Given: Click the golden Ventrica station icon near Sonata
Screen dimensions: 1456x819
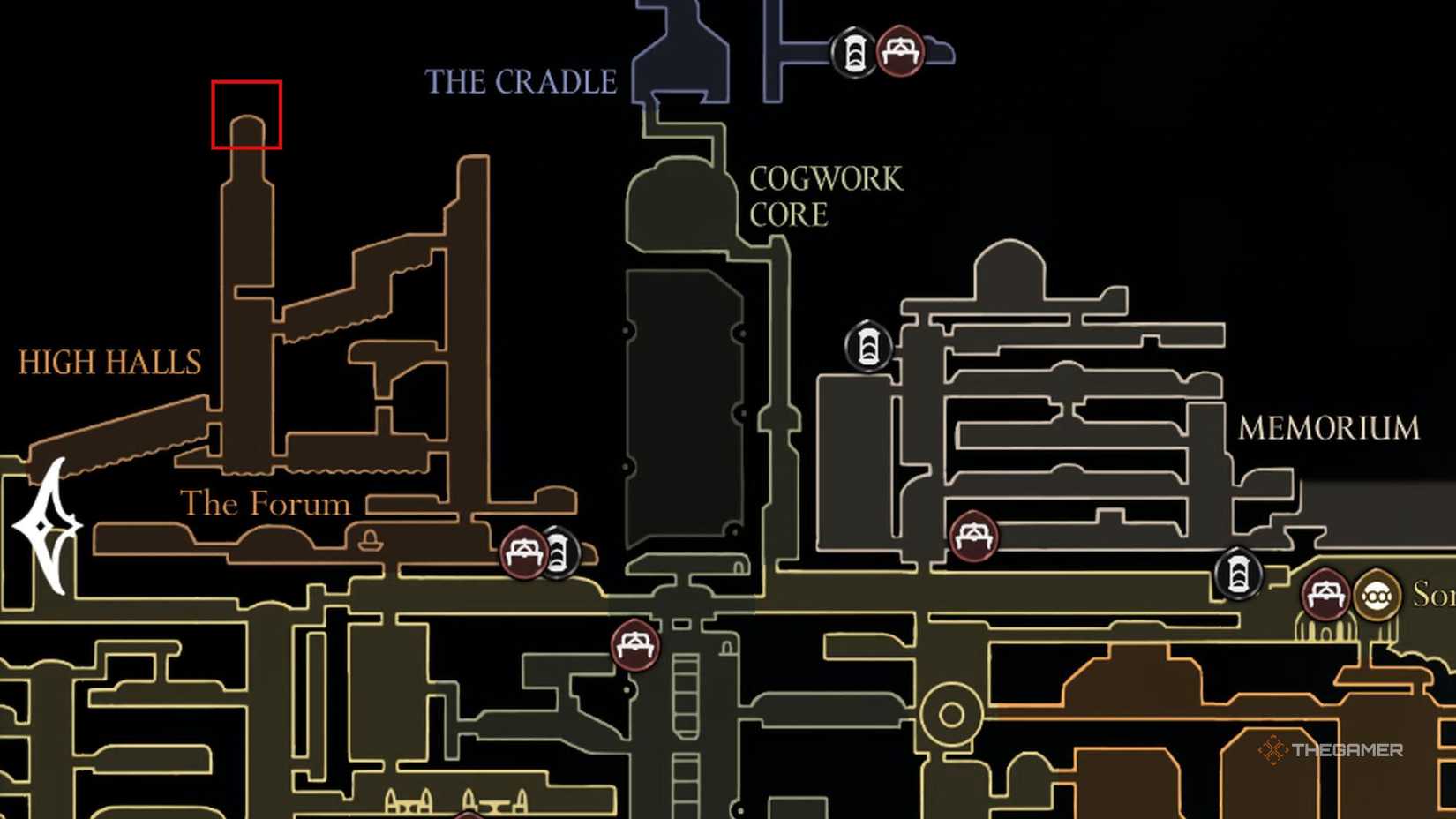Looking at the screenshot, I should coord(1377,596).
